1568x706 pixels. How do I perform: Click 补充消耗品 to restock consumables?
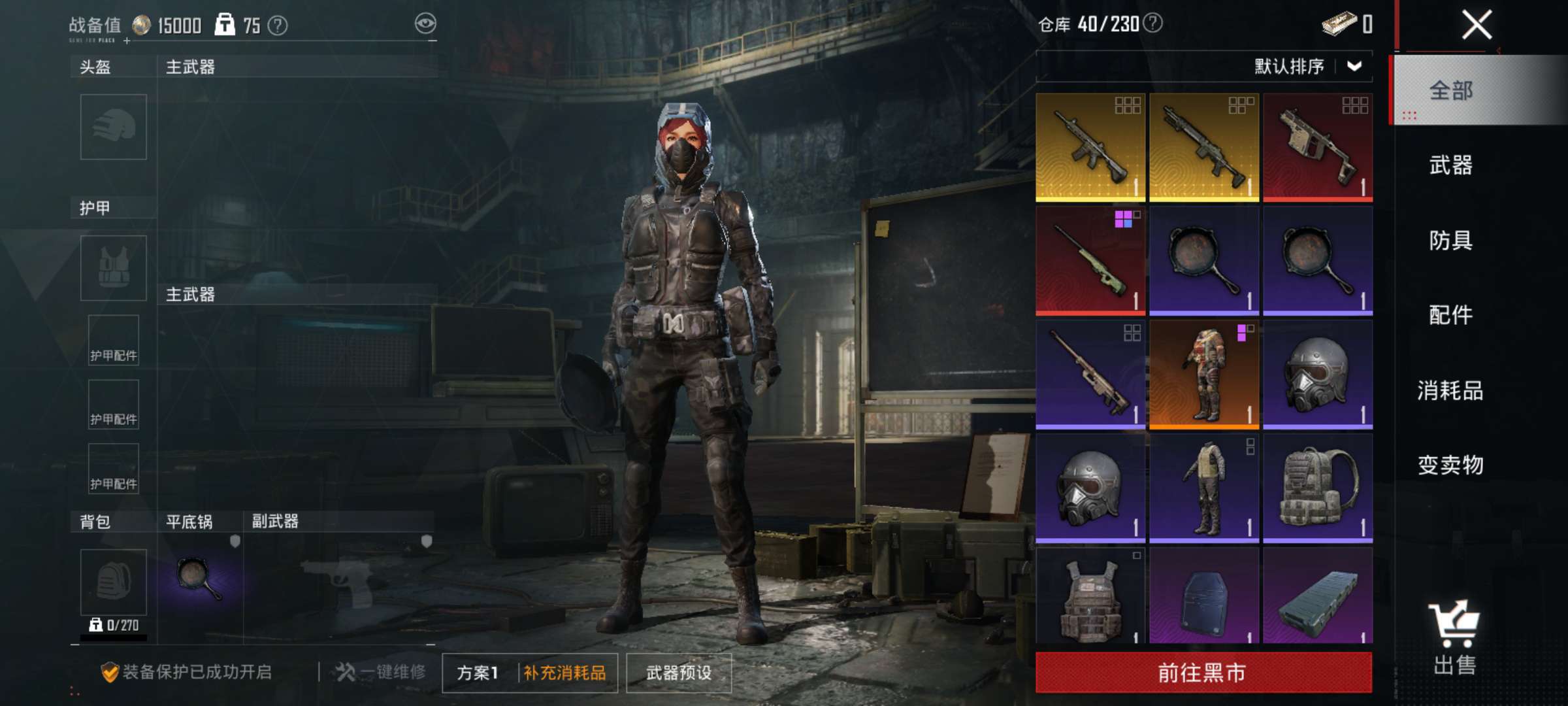(x=564, y=673)
